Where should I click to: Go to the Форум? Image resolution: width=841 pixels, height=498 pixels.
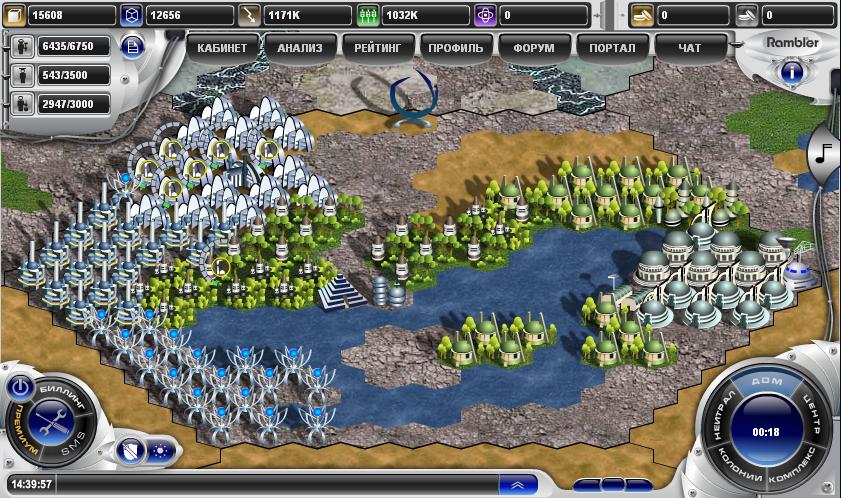(533, 47)
